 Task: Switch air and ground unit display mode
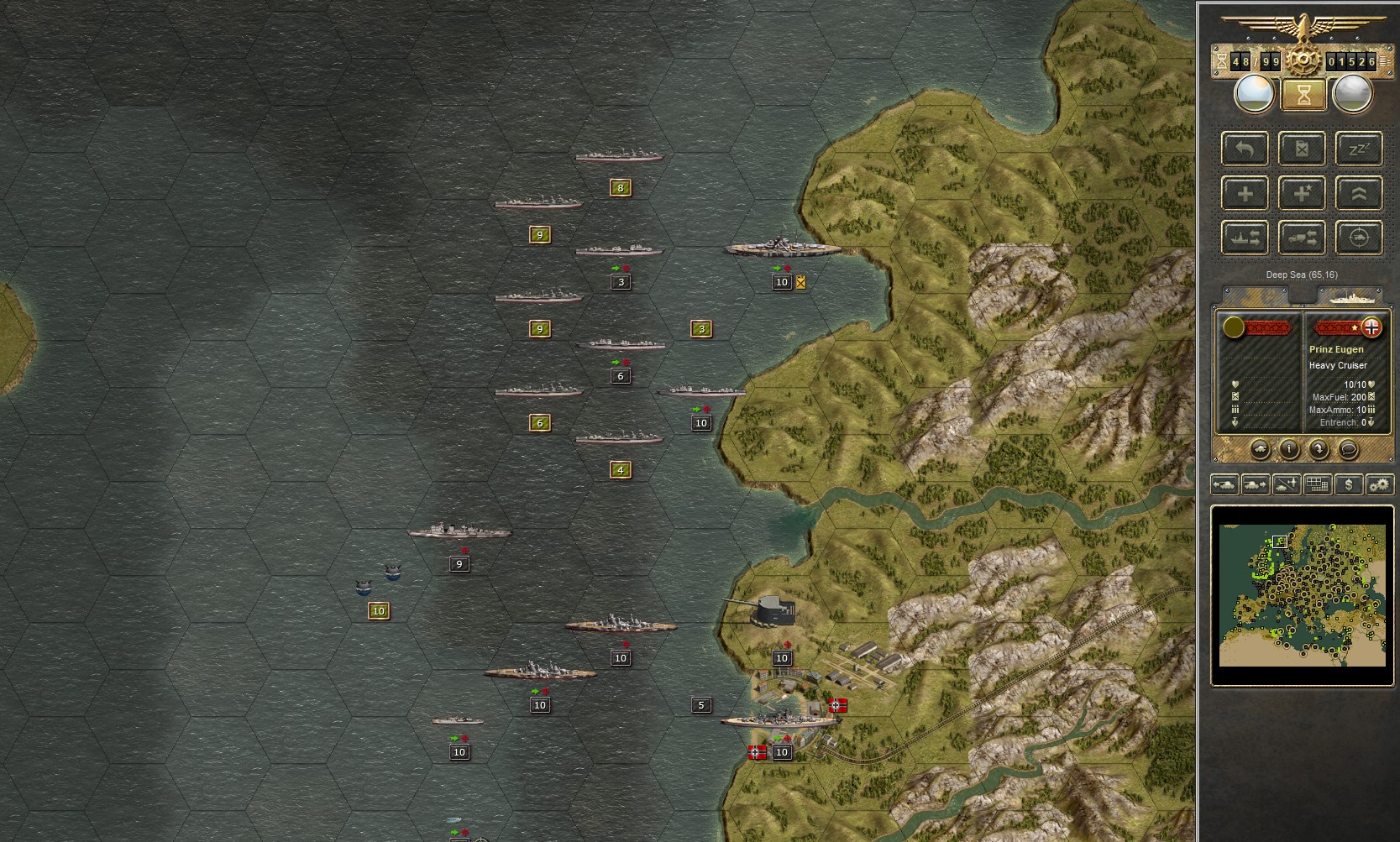[1286, 484]
